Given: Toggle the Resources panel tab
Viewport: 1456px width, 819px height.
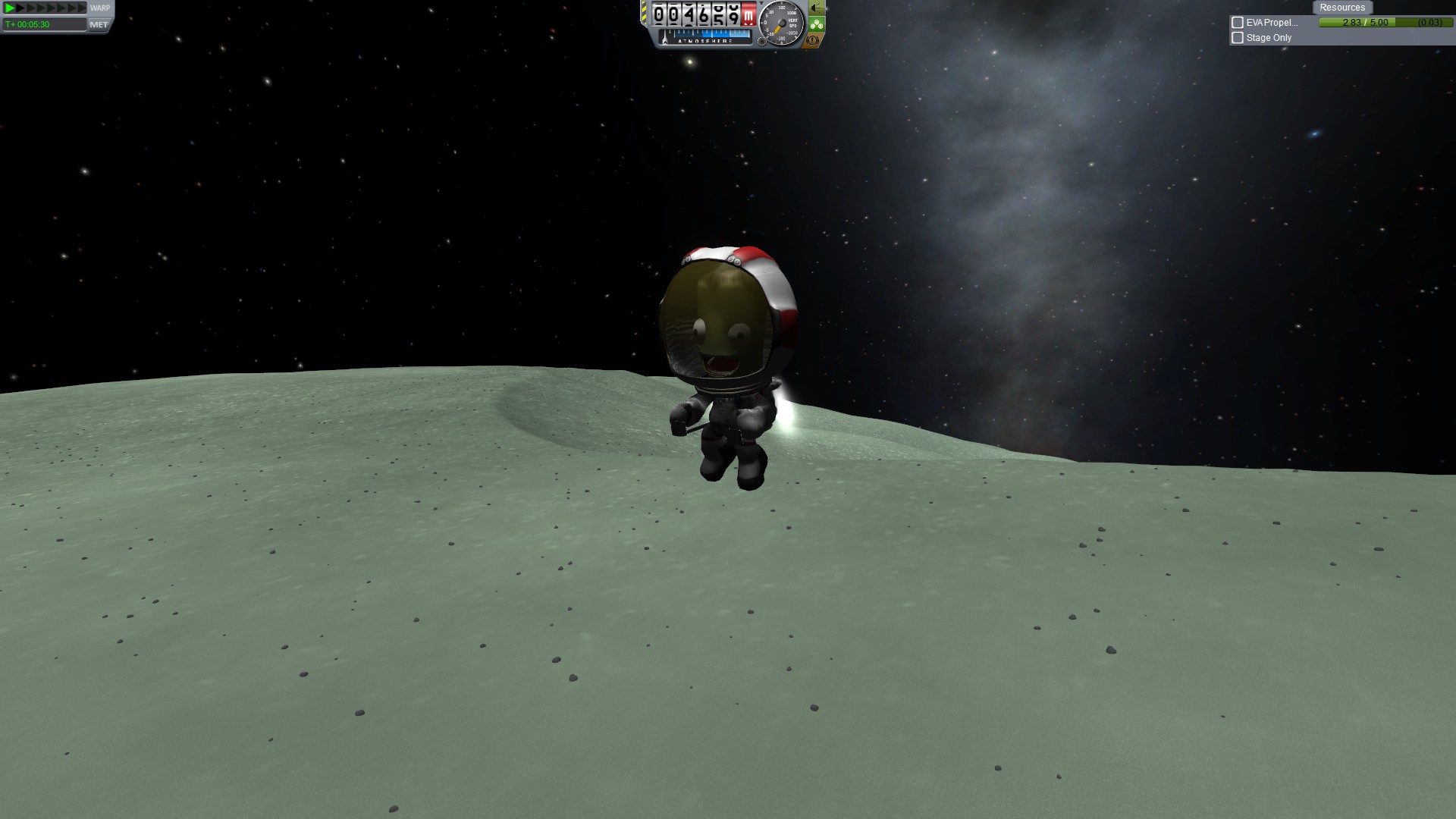Looking at the screenshot, I should 1341,8.
